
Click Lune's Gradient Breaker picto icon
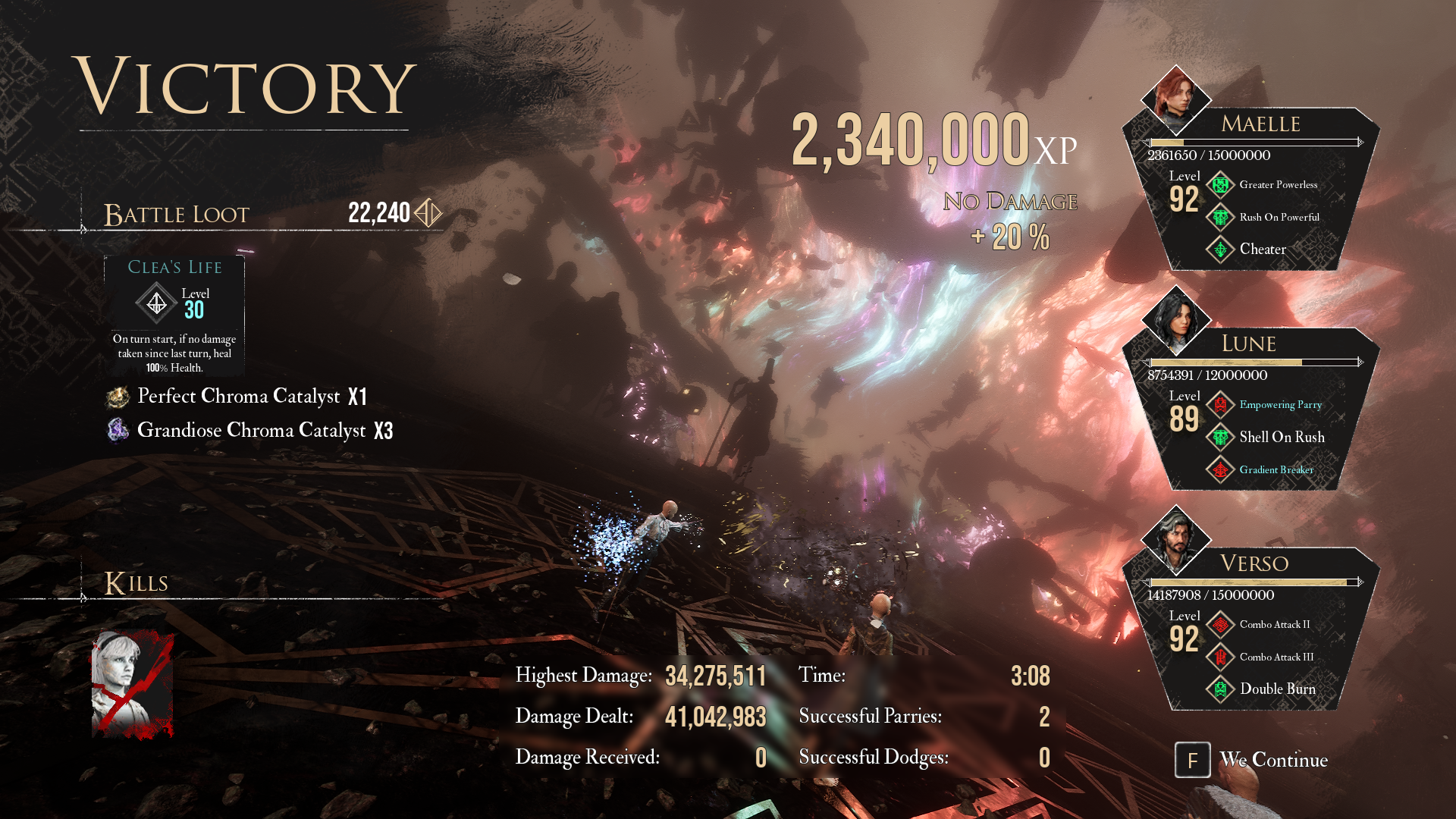1220,470
